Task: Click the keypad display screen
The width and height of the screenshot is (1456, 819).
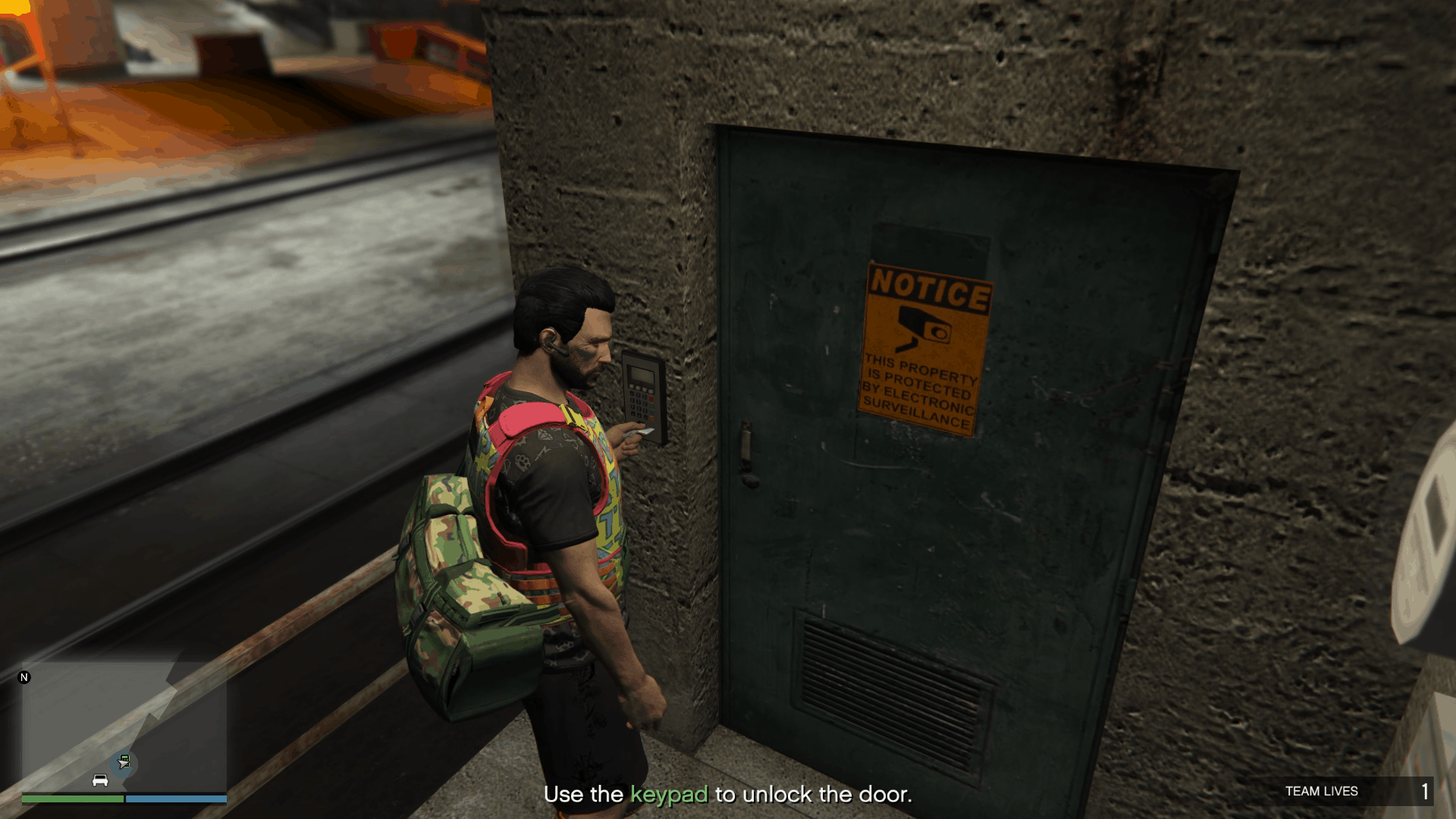Action: [640, 373]
